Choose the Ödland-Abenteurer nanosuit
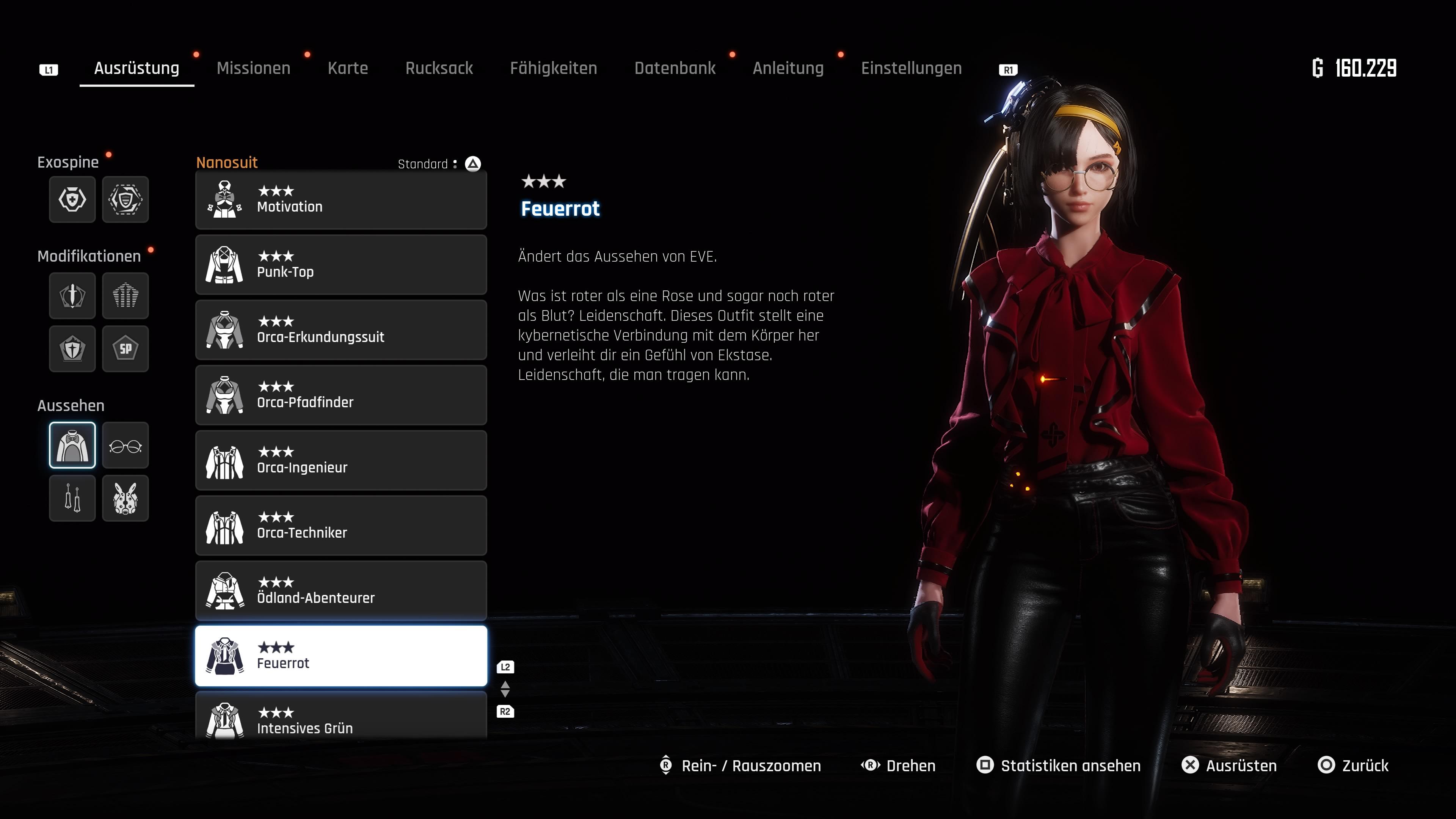The image size is (1456, 819). pyautogui.click(x=341, y=591)
